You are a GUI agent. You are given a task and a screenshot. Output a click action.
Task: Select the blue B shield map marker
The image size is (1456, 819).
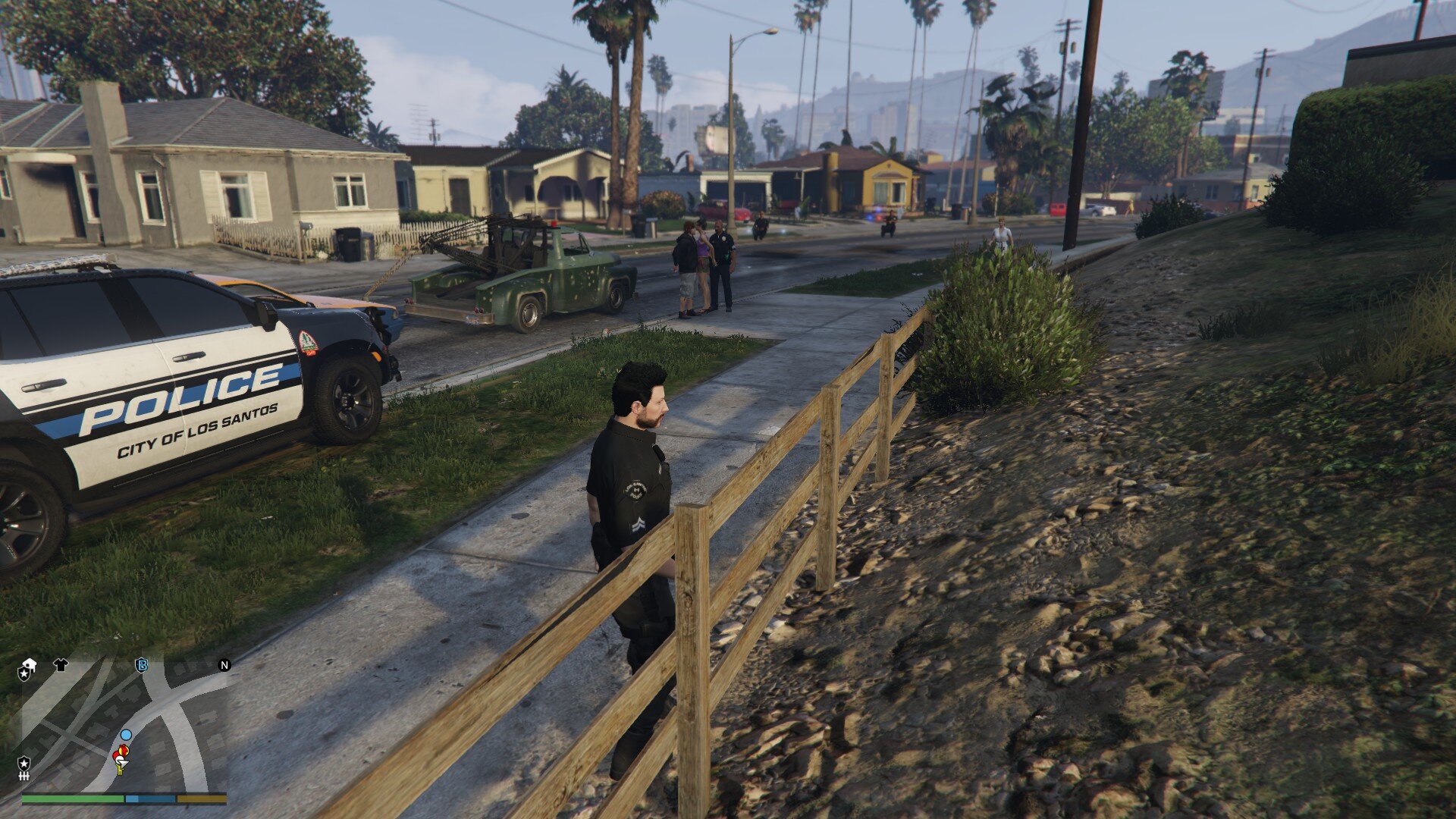pyautogui.click(x=141, y=665)
